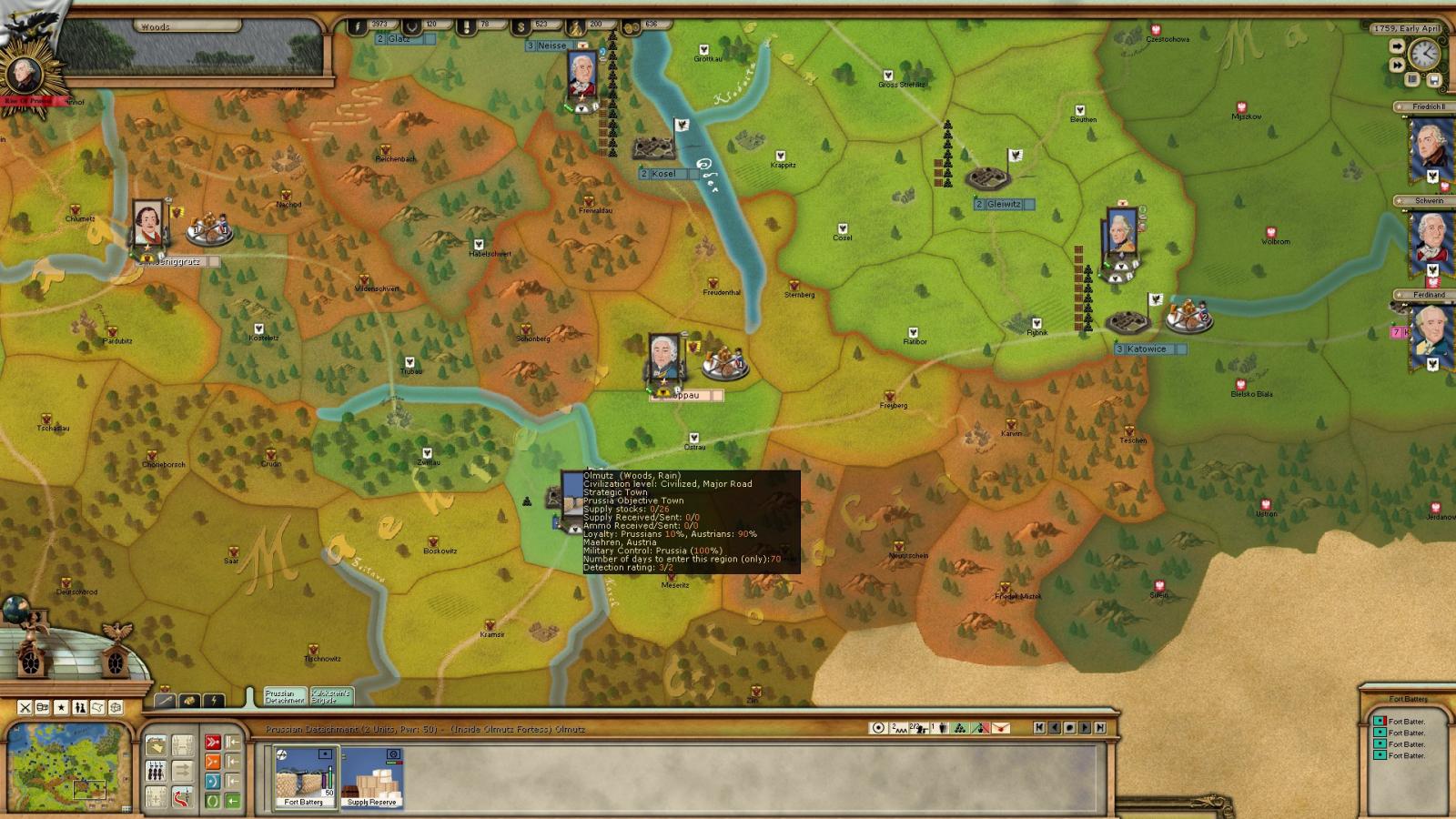Open the lightning bolt special orders tab
The image size is (1456, 819).
[x=213, y=701]
